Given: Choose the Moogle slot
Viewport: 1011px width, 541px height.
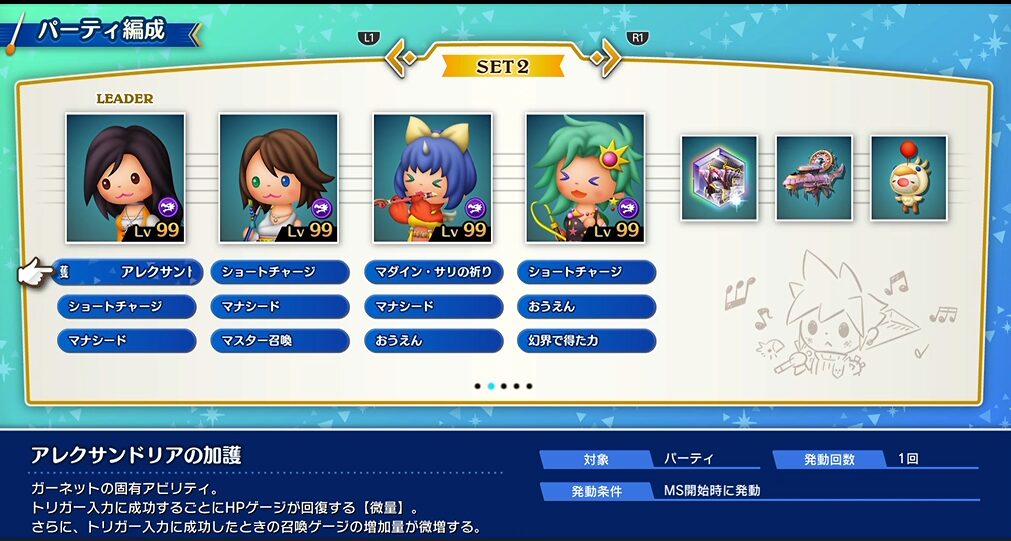Looking at the screenshot, I should click(908, 177).
